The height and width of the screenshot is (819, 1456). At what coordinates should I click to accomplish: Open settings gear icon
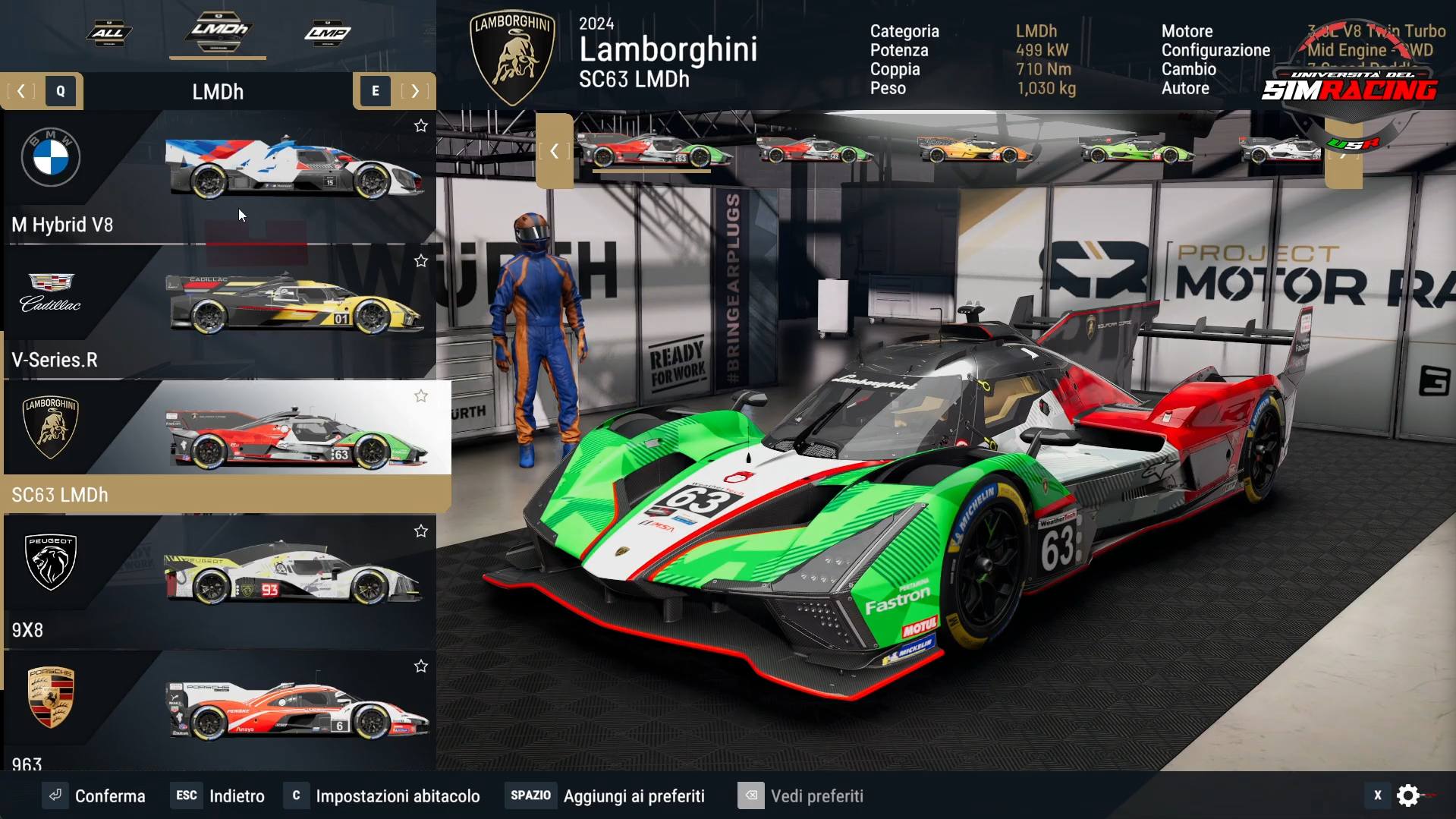[1408, 795]
